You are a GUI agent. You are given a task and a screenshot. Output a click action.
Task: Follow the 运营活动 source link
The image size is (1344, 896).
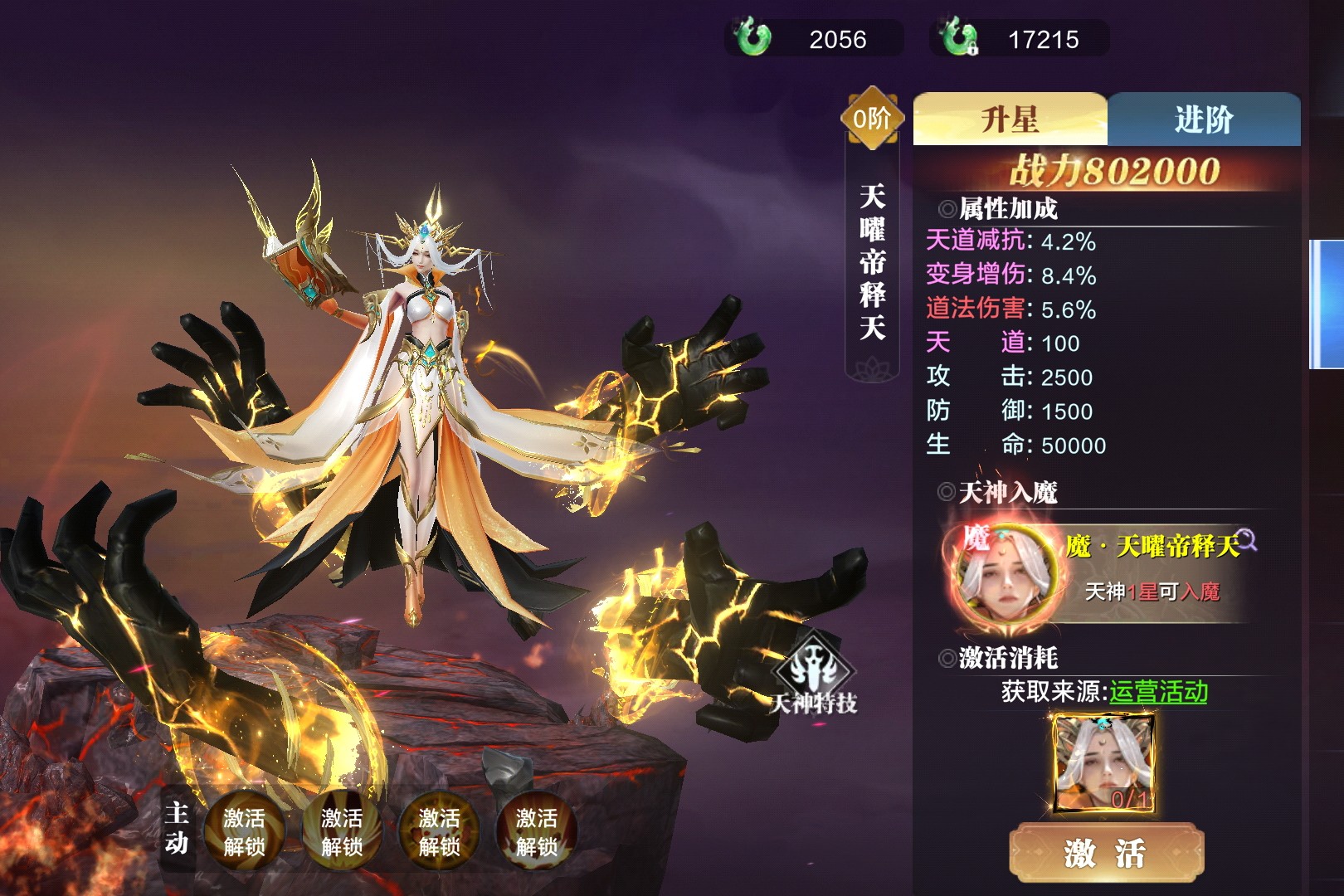point(1158,691)
